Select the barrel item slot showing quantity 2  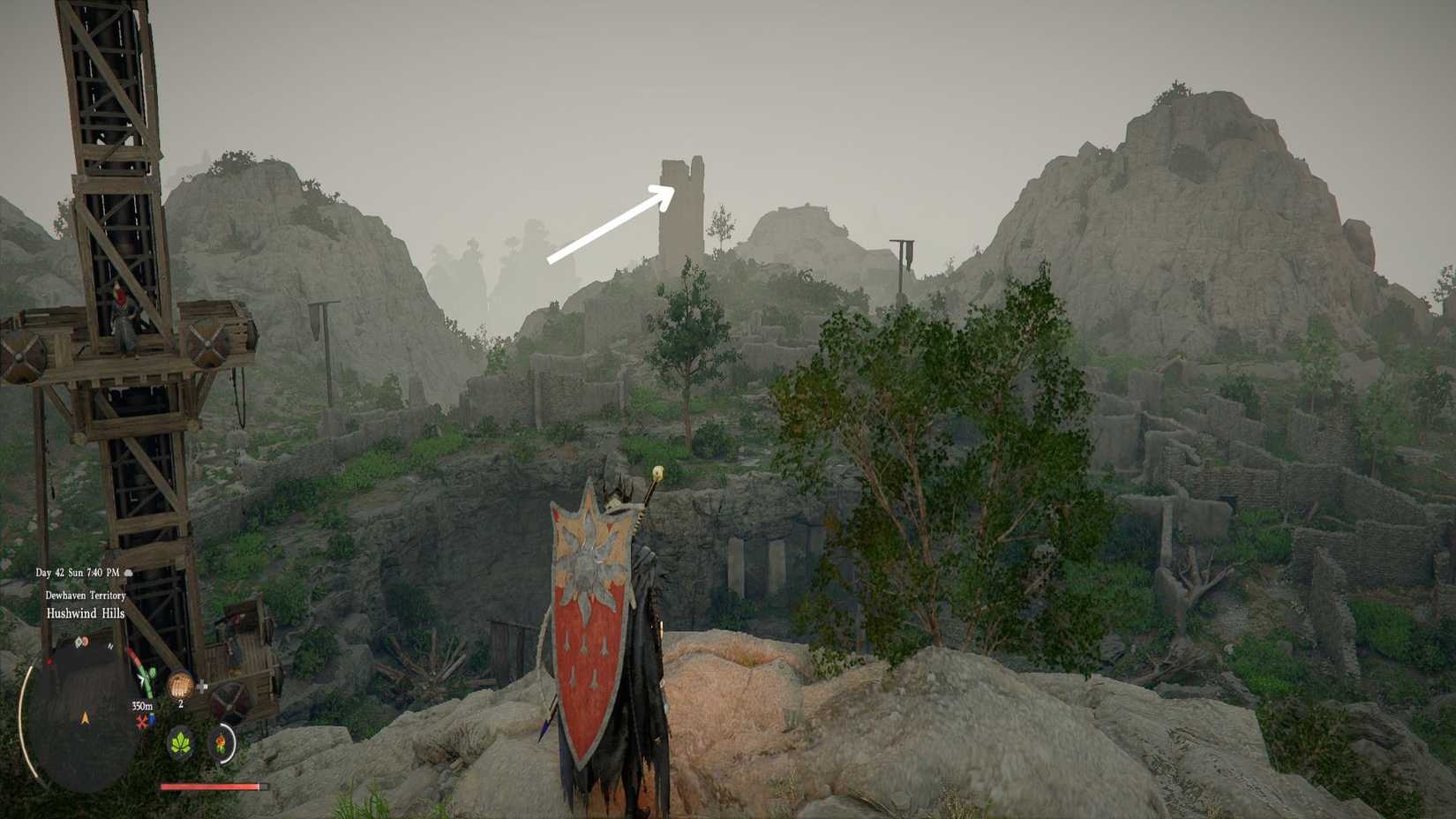click(180, 685)
